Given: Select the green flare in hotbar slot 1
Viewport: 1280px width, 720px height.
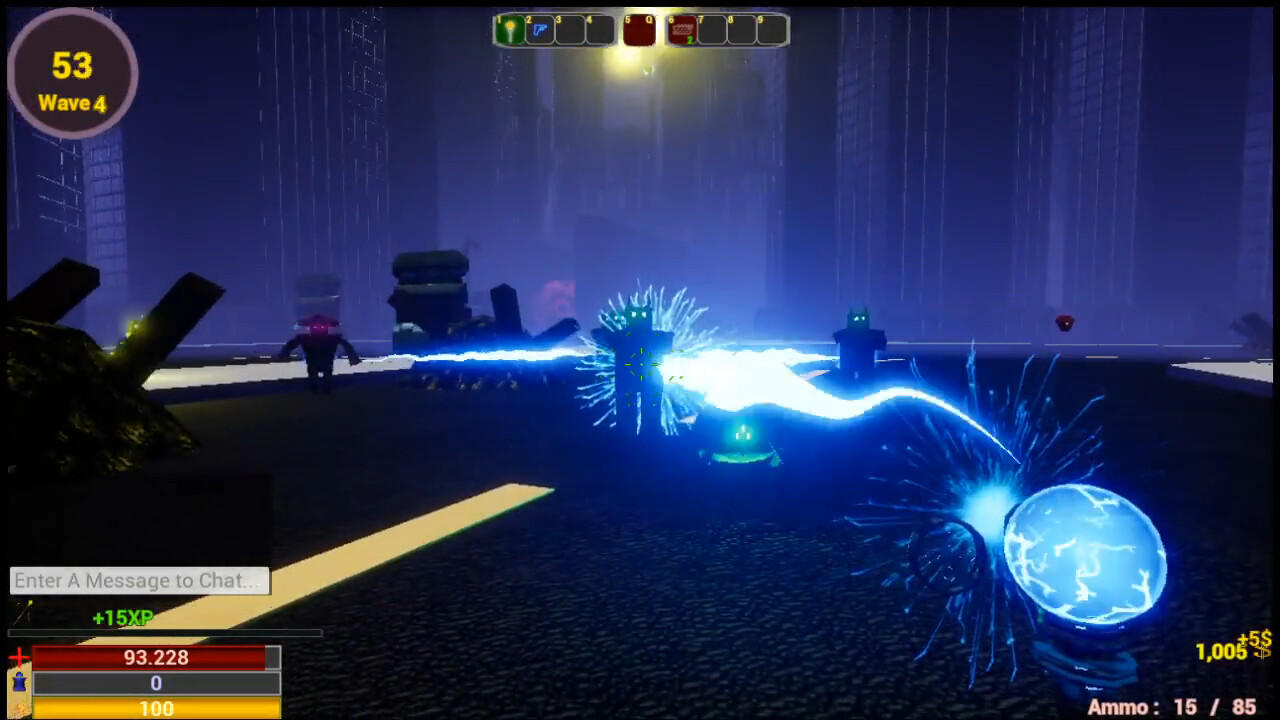Looking at the screenshot, I should [x=510, y=30].
